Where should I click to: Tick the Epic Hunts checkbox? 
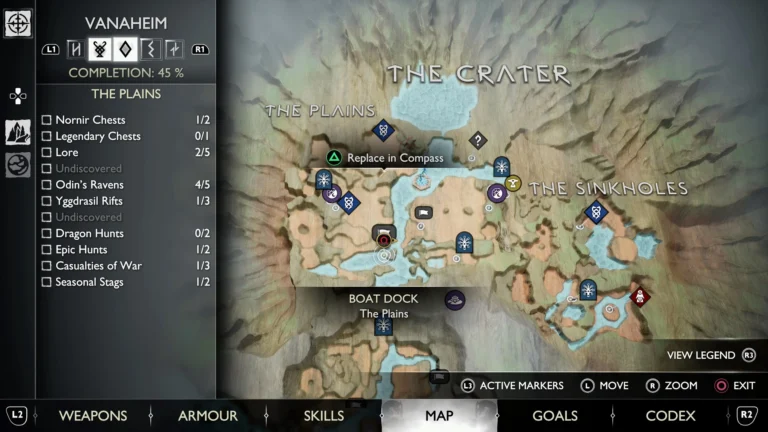pyautogui.click(x=47, y=249)
